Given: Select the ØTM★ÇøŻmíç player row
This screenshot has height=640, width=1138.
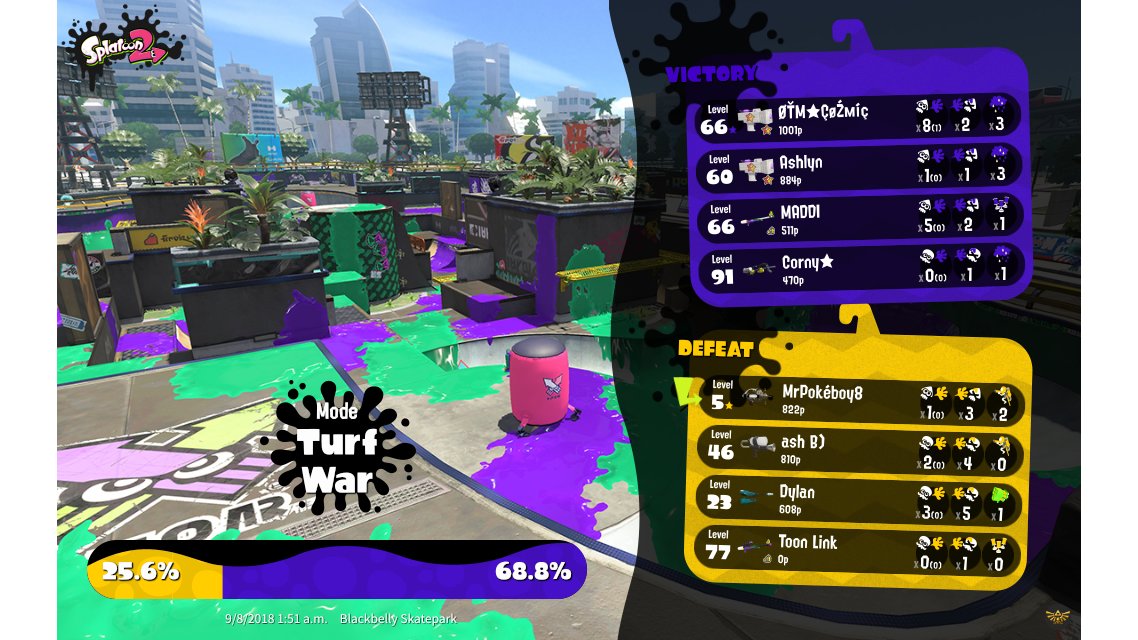Looking at the screenshot, I should coord(860,115).
